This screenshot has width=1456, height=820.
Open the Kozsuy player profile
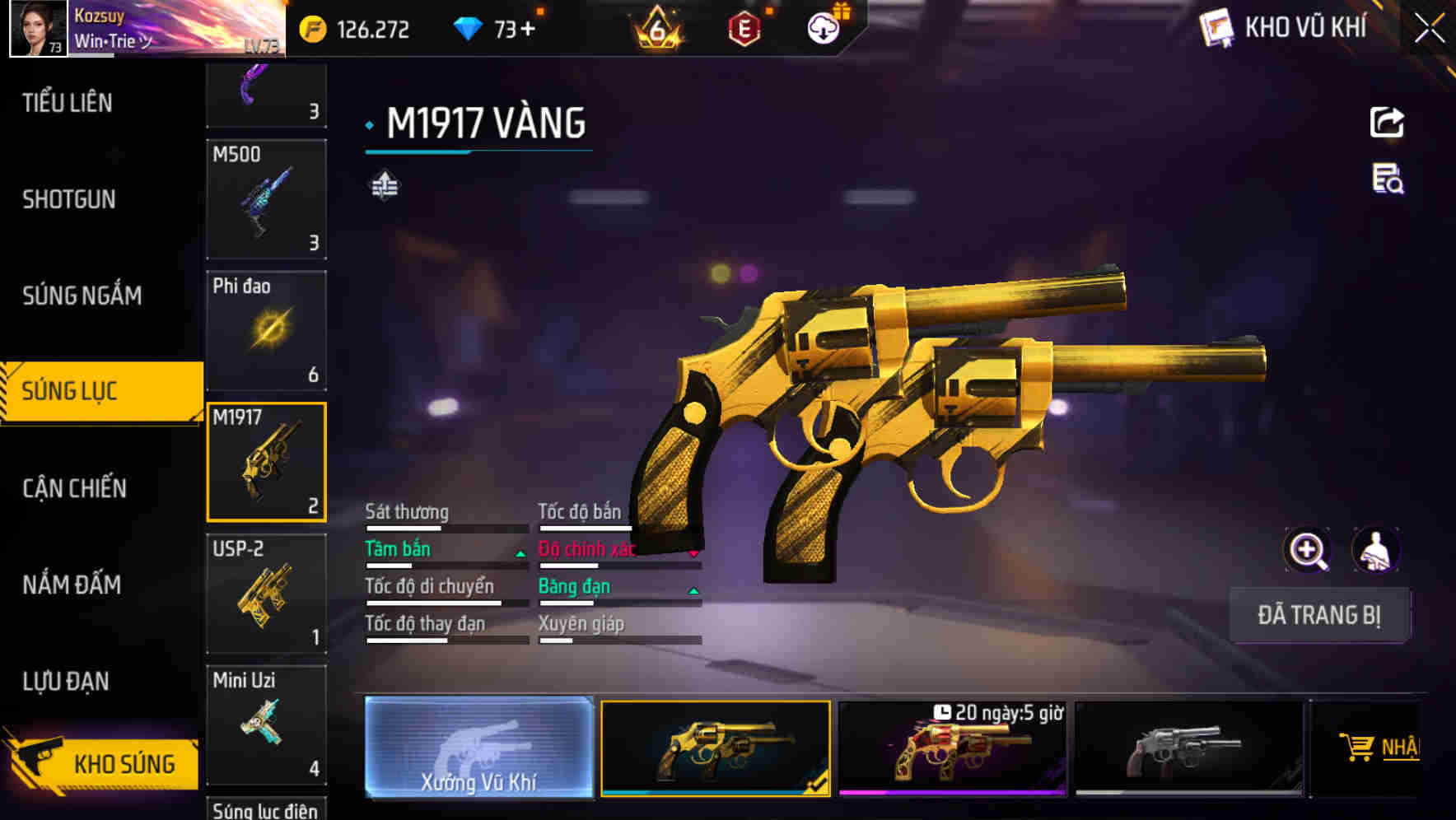[x=38, y=28]
